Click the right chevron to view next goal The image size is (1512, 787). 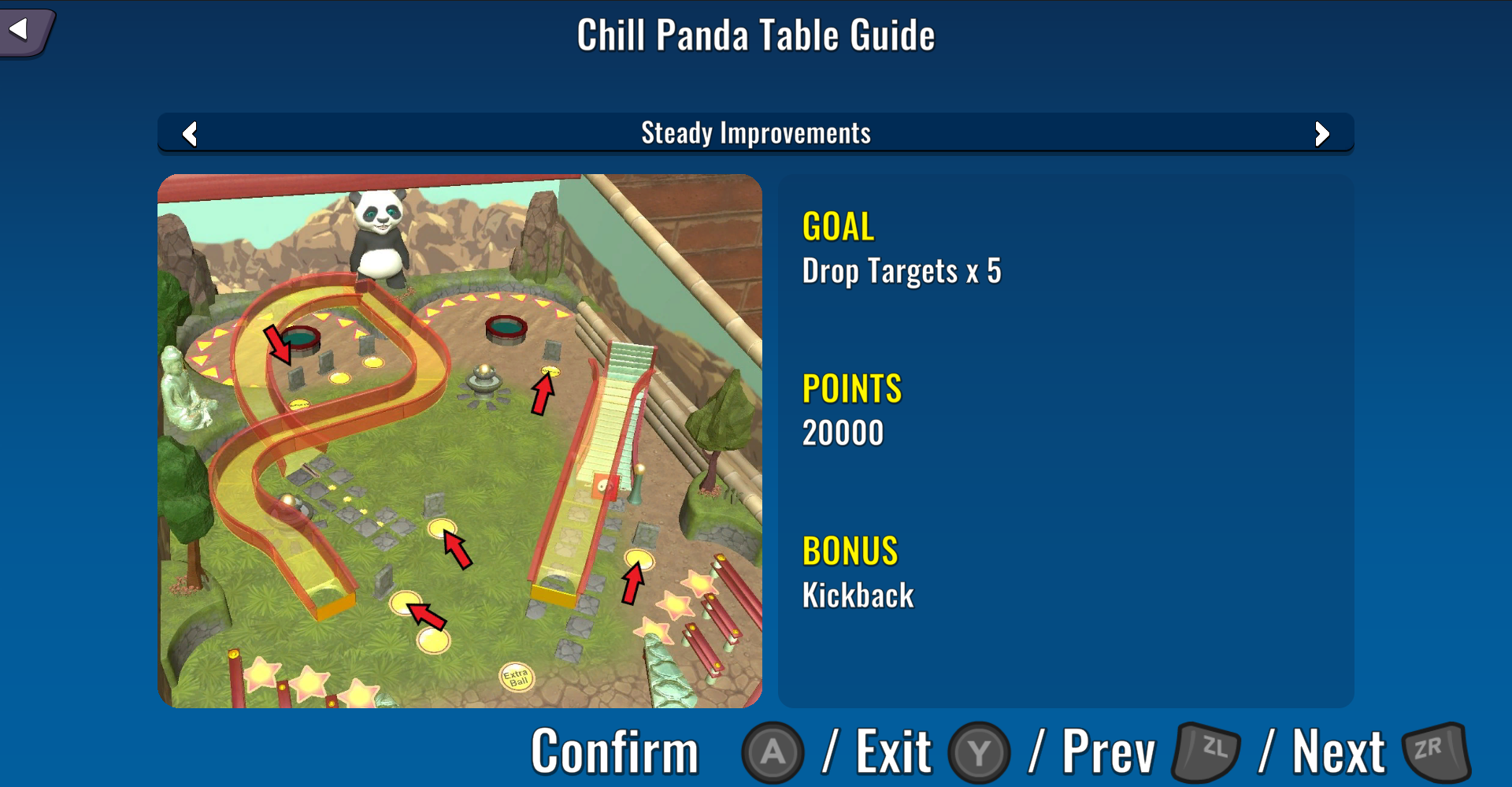[1323, 134]
